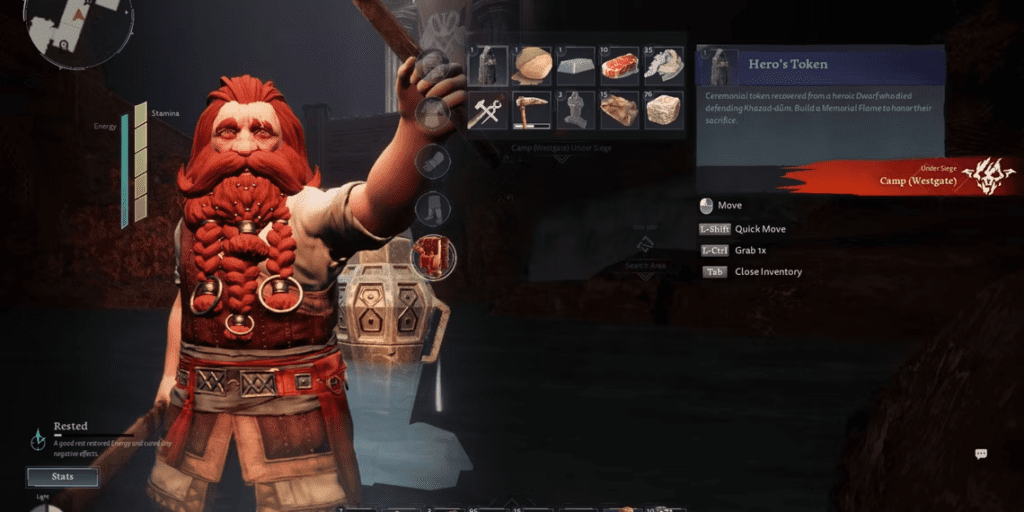Image resolution: width=1024 pixels, height=512 pixels.
Task: Click the helmet equipment slot
Action: pyautogui.click(x=433, y=66)
